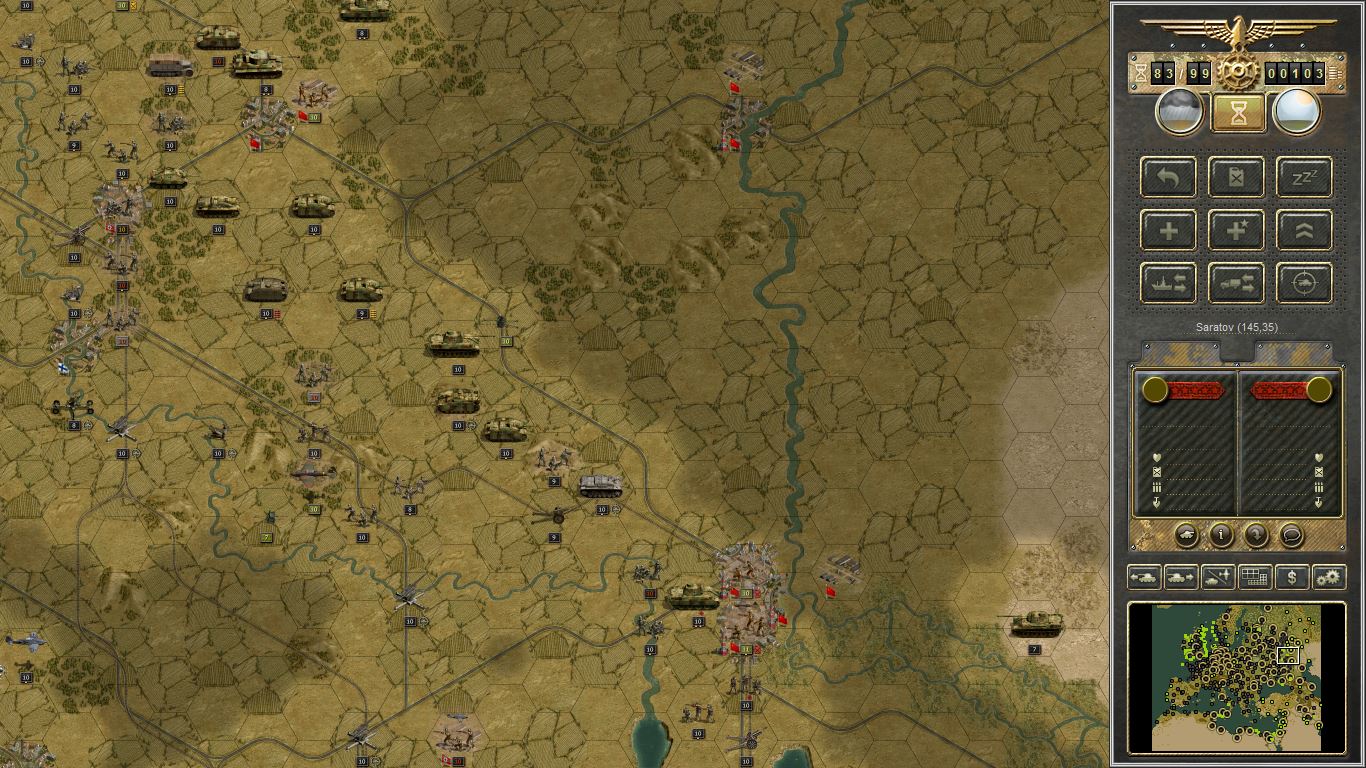Switch between air and ground layer

tap(1218, 577)
